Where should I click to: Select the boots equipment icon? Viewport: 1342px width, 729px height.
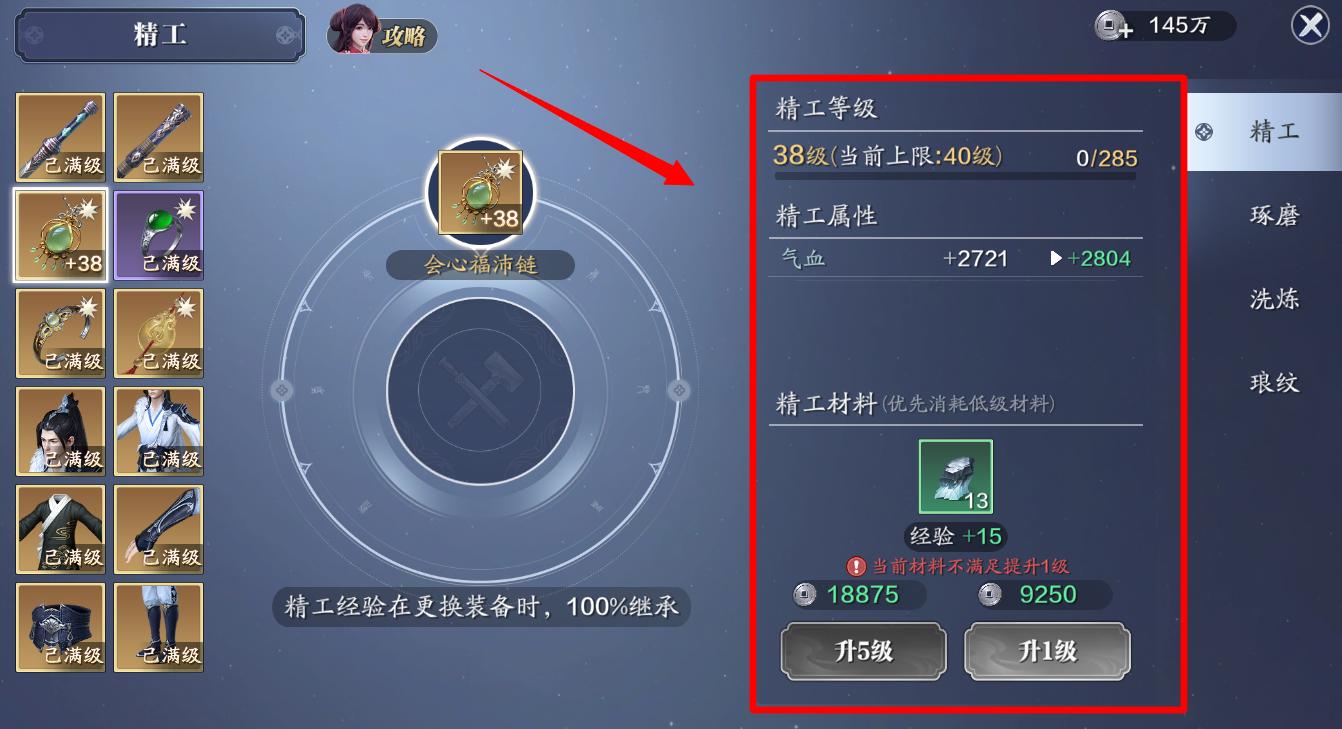(158, 626)
